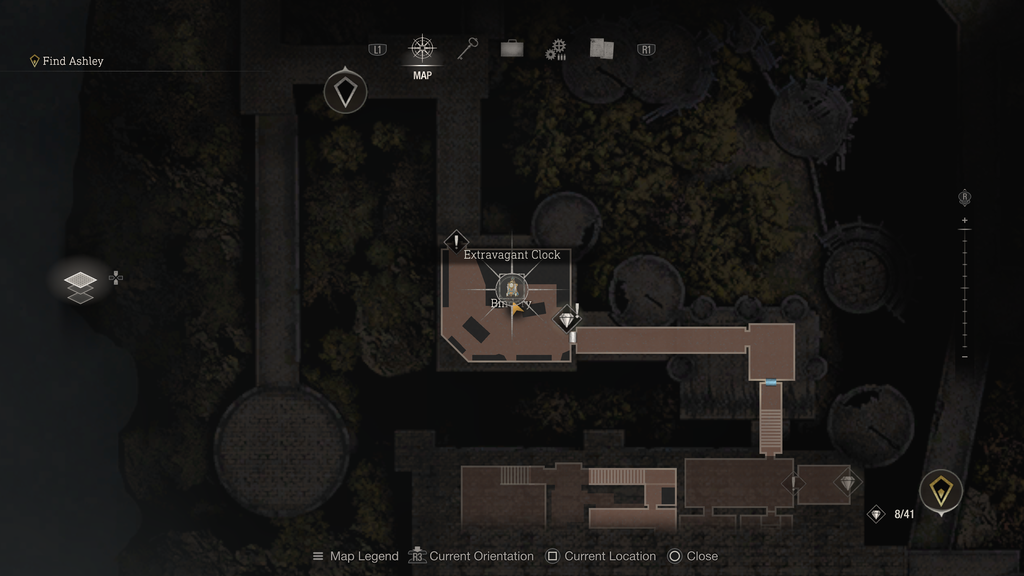Close the map screen

coord(692,556)
